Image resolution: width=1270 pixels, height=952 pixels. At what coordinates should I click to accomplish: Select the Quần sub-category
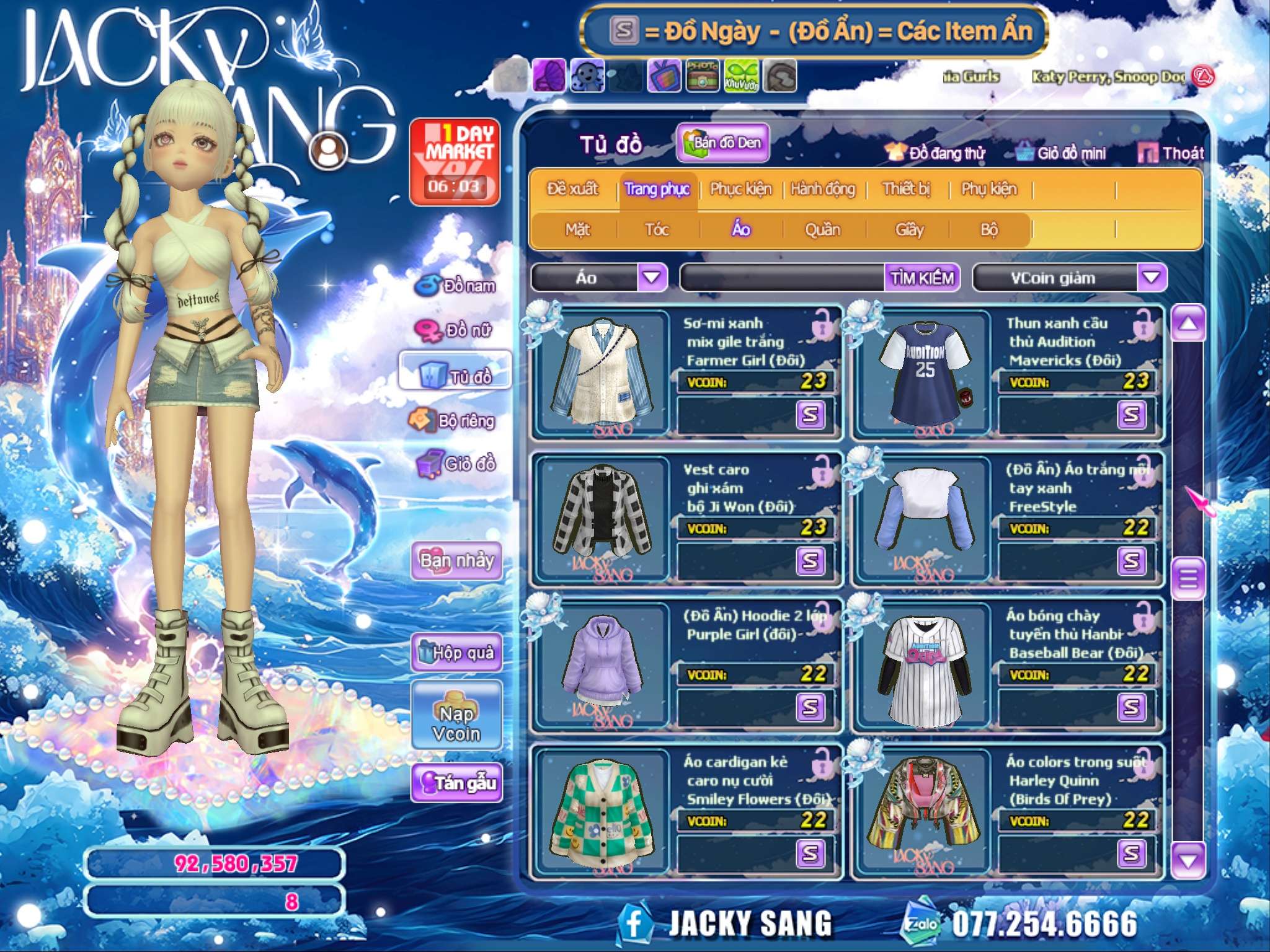[x=822, y=230]
